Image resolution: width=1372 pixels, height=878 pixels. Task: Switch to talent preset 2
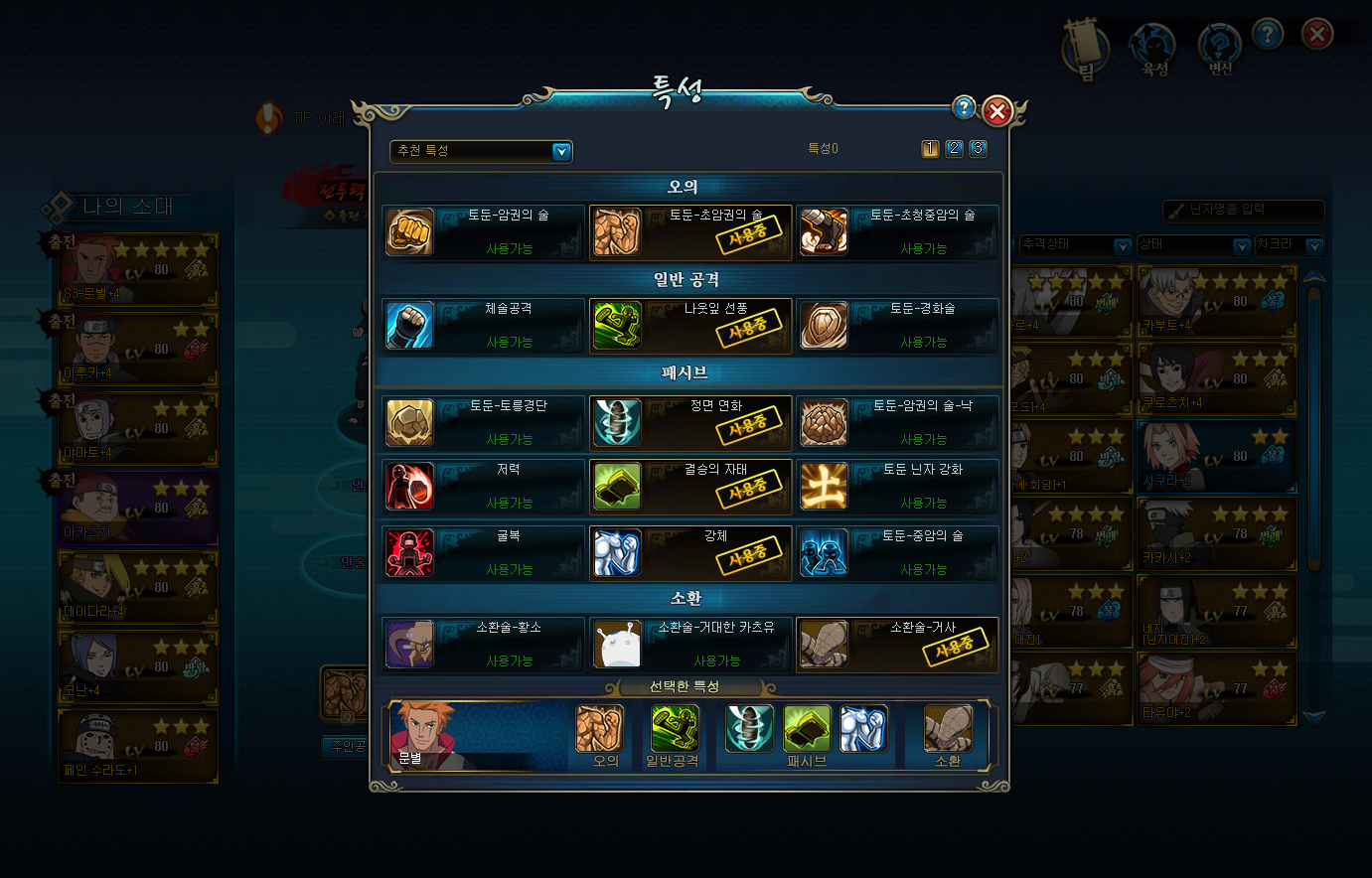point(954,148)
